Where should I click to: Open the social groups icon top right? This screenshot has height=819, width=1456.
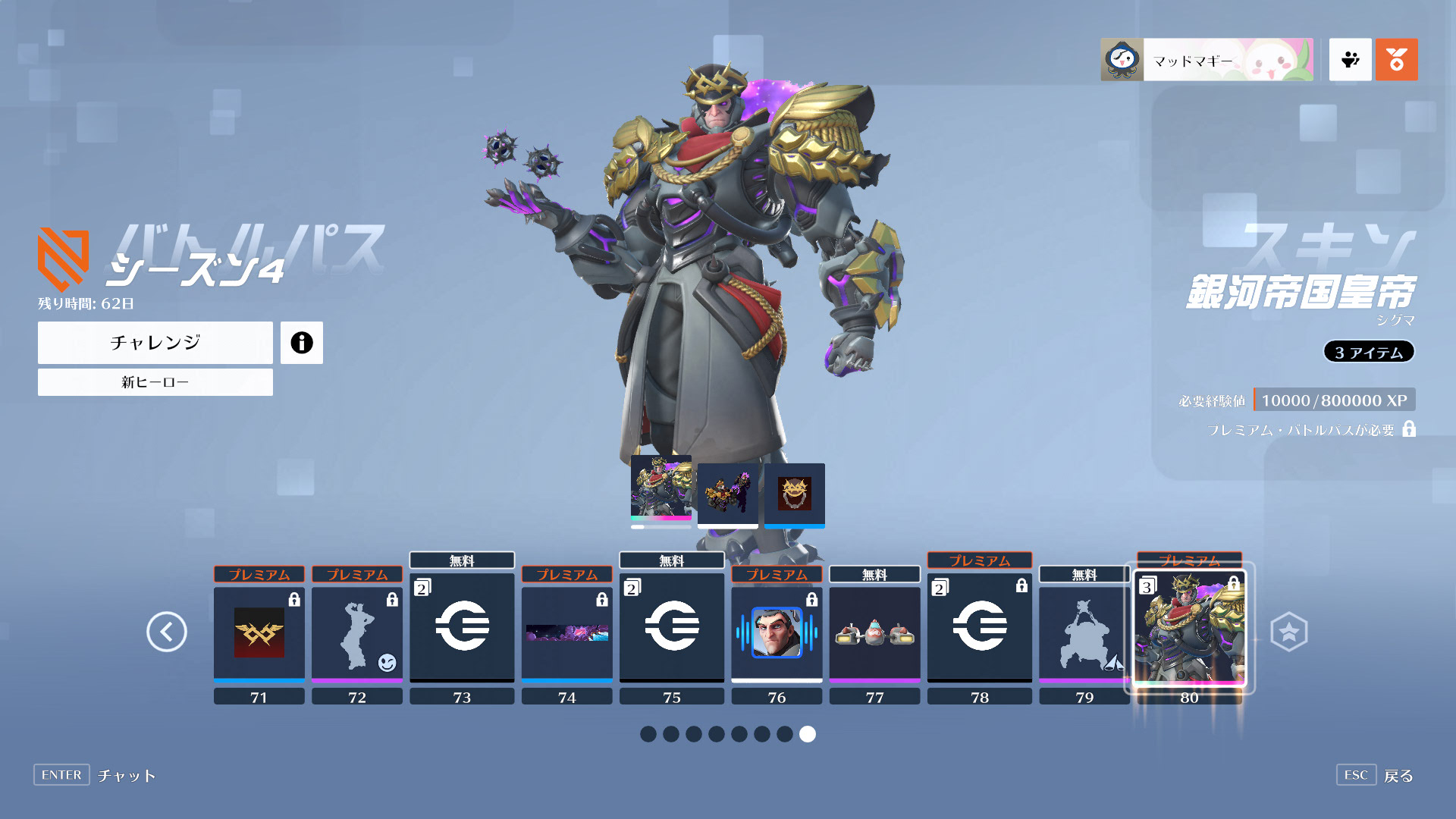coord(1350,60)
